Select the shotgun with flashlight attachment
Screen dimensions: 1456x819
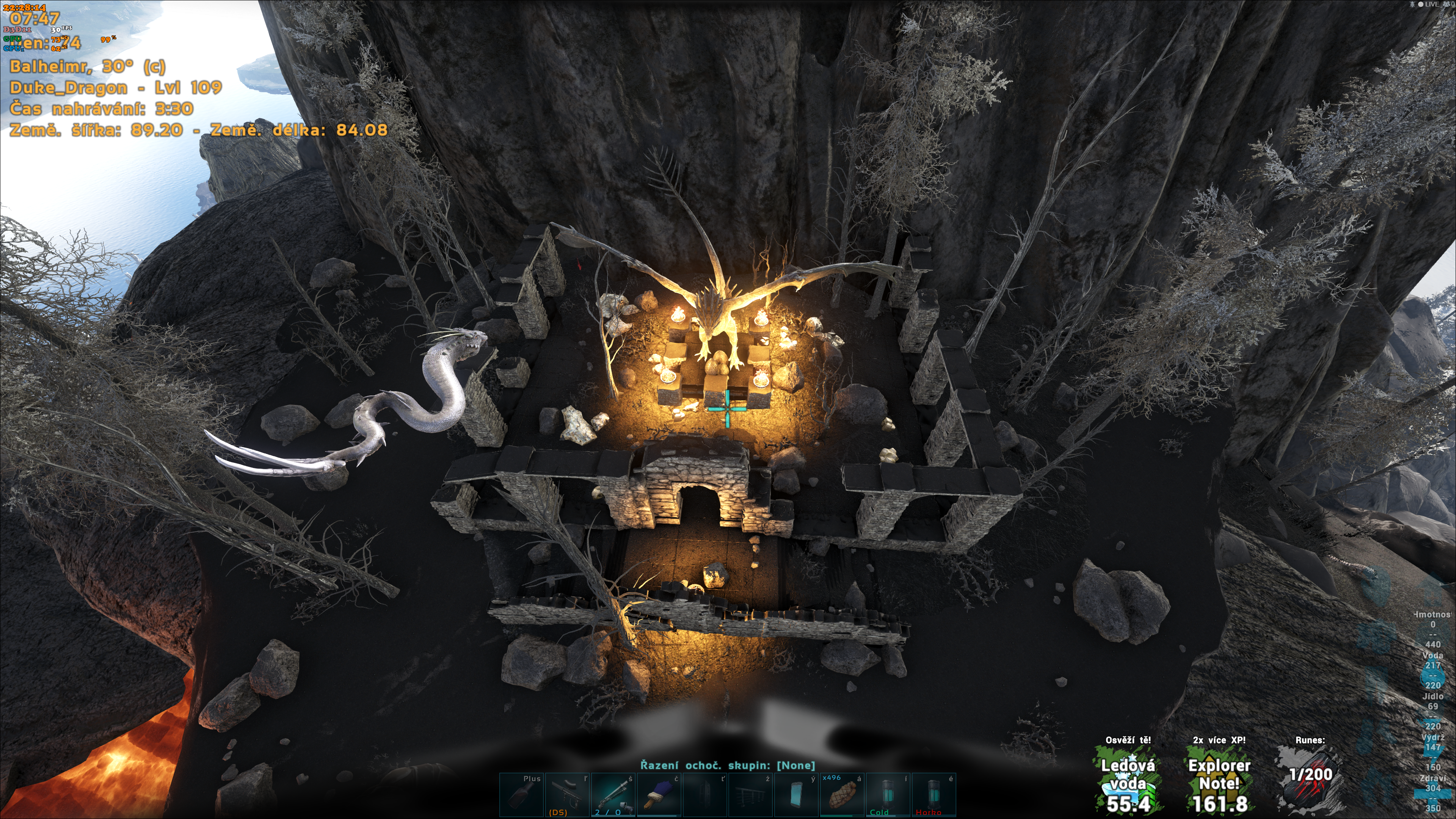coord(613,795)
